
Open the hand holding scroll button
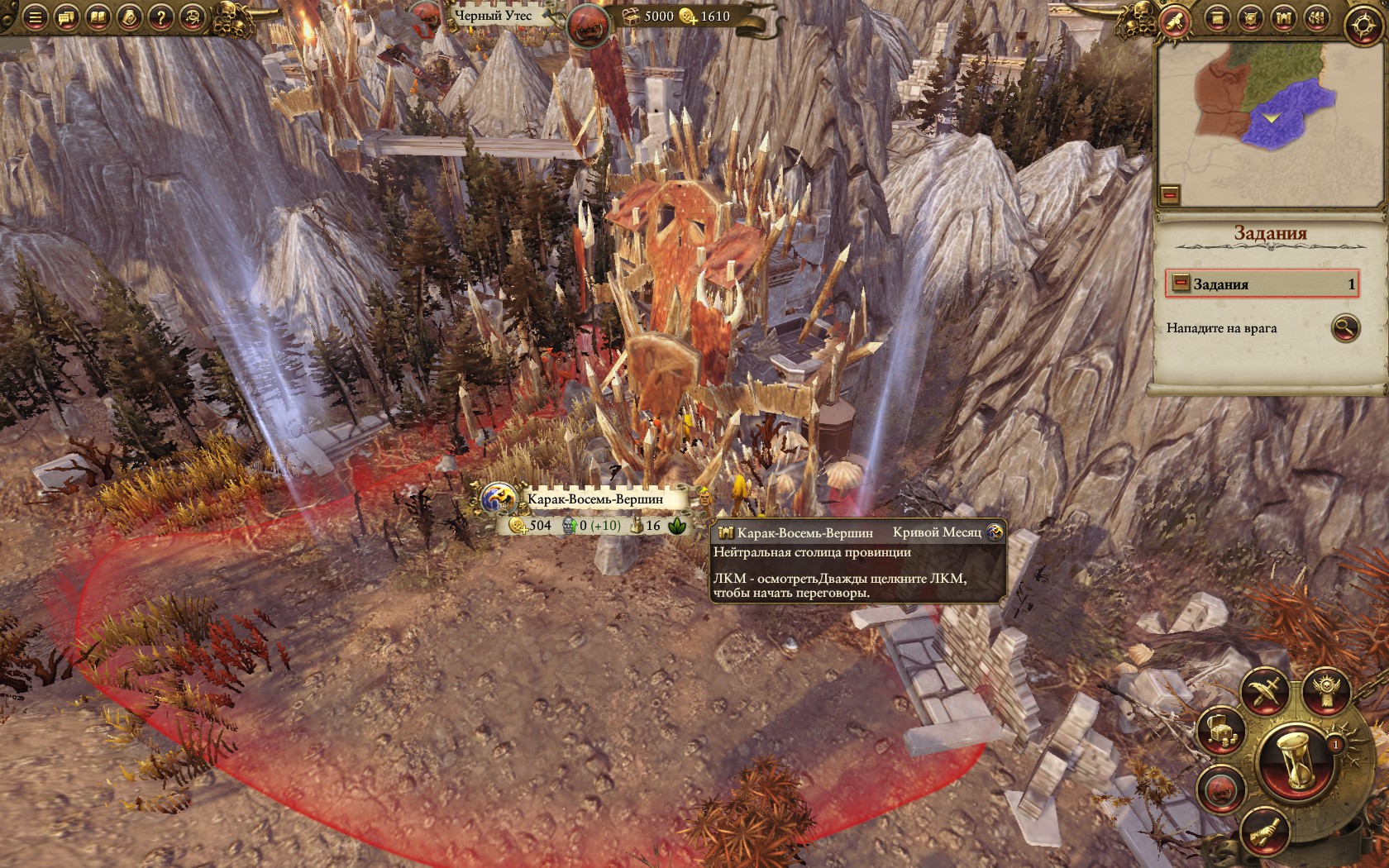pos(1266,831)
